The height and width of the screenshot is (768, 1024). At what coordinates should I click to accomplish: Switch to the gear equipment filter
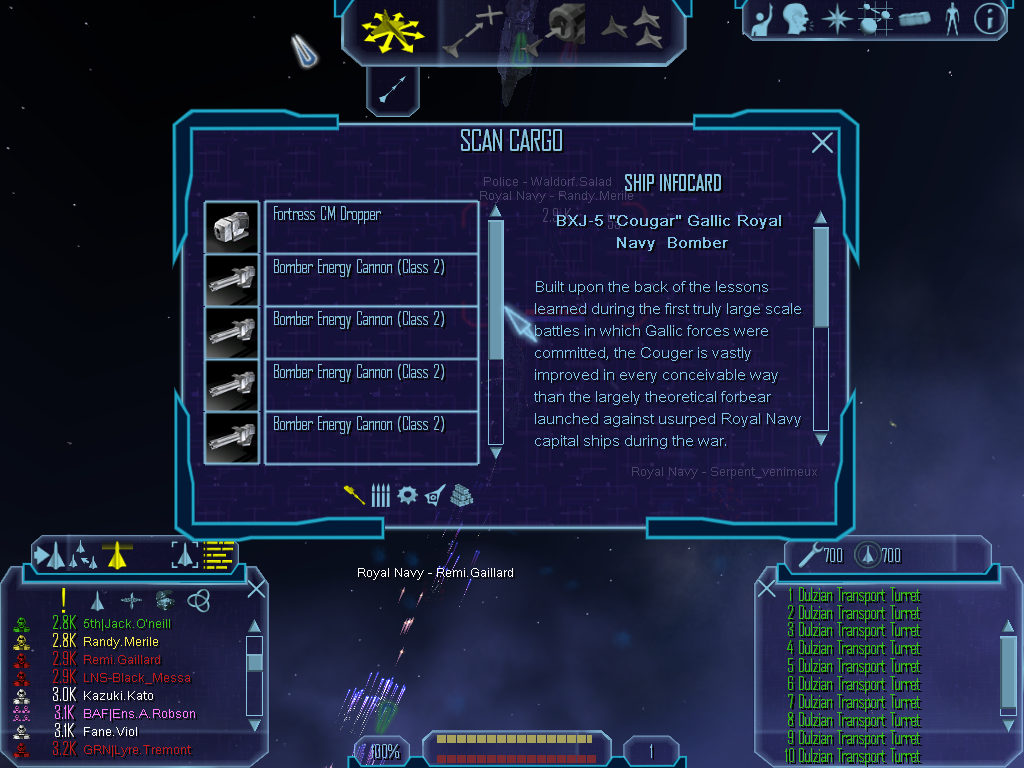click(407, 495)
